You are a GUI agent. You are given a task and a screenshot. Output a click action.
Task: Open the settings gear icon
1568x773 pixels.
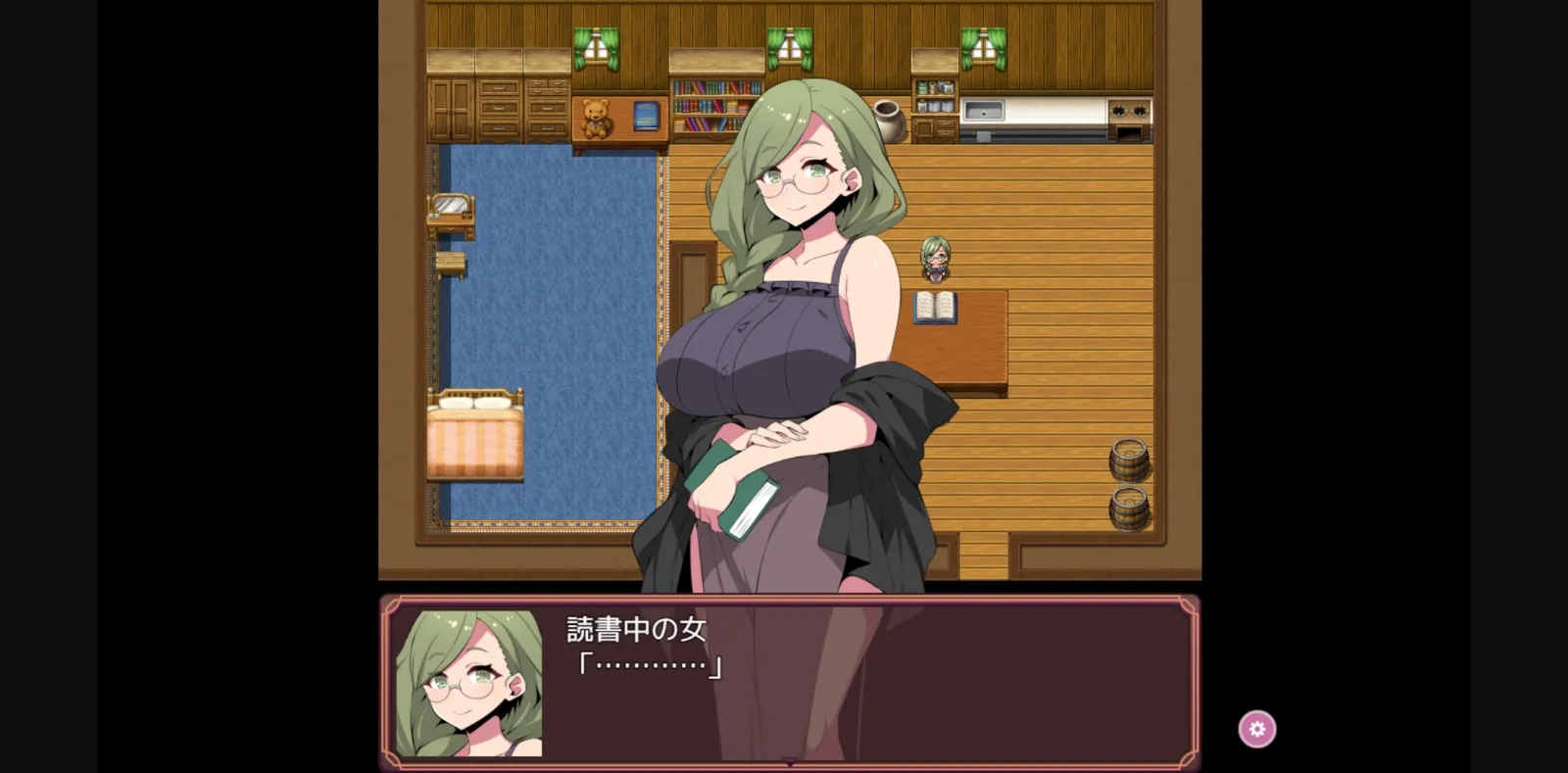point(1257,728)
